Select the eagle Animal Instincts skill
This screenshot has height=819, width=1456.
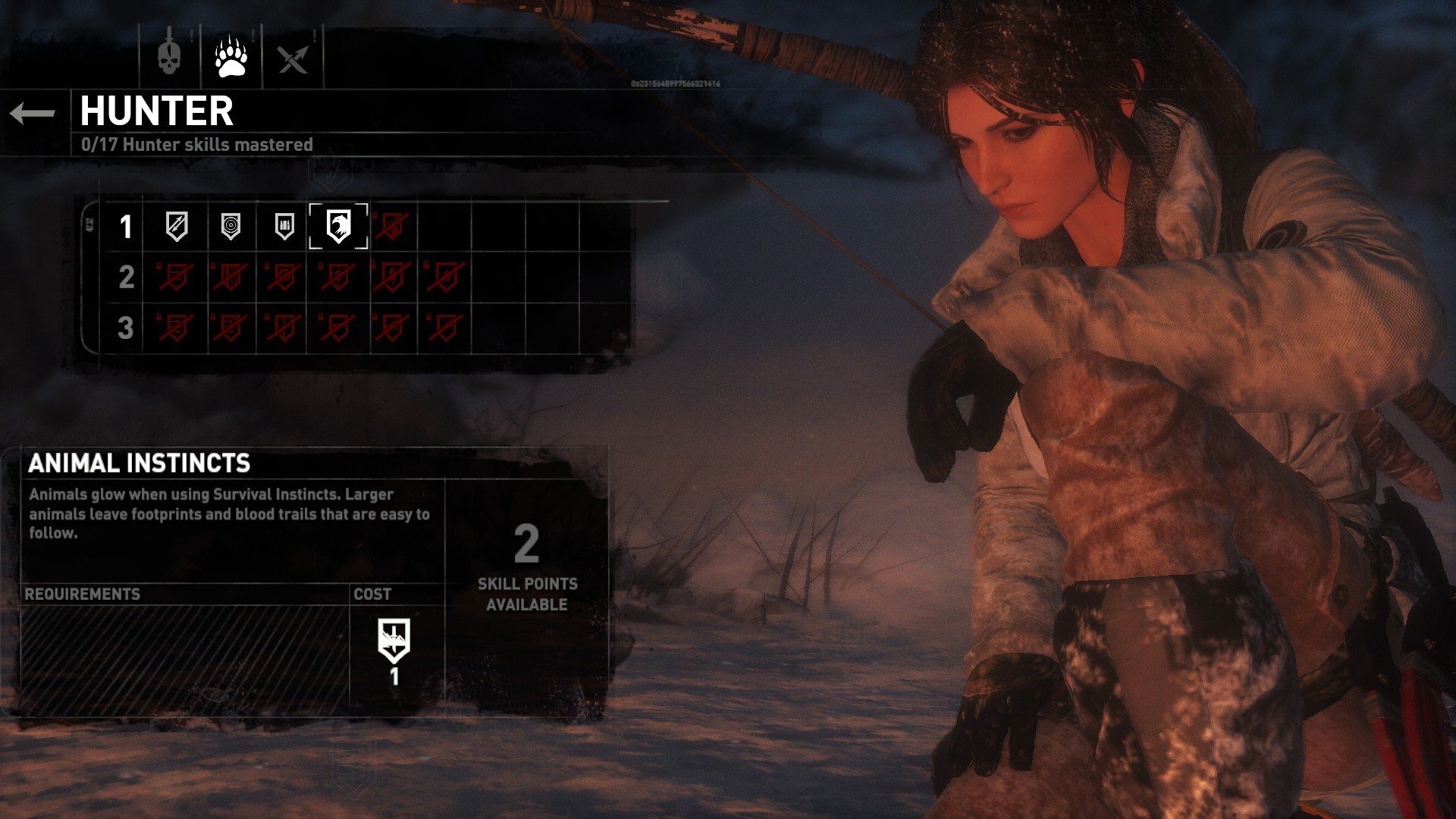338,226
